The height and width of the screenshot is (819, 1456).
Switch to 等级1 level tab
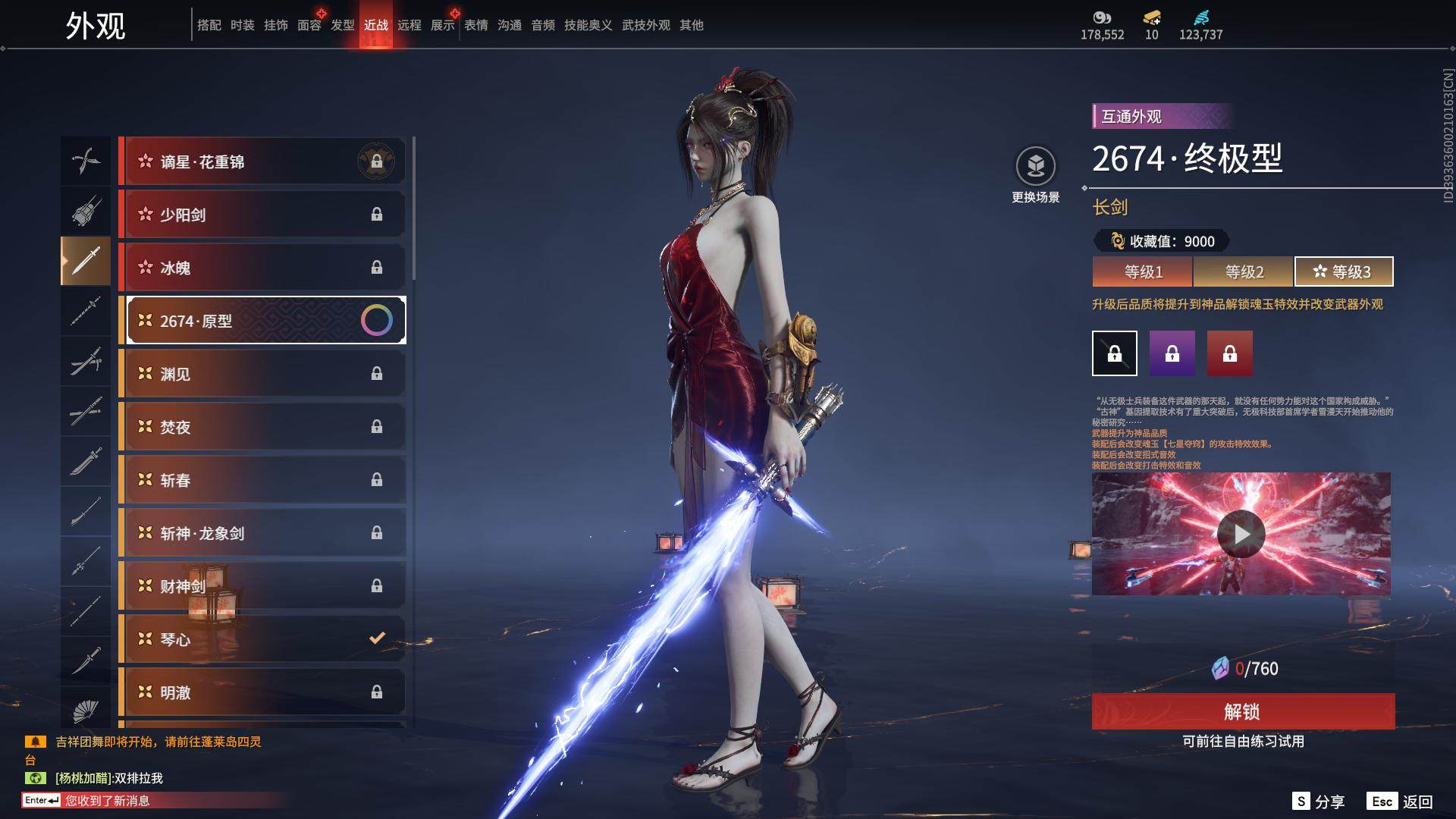1143,271
